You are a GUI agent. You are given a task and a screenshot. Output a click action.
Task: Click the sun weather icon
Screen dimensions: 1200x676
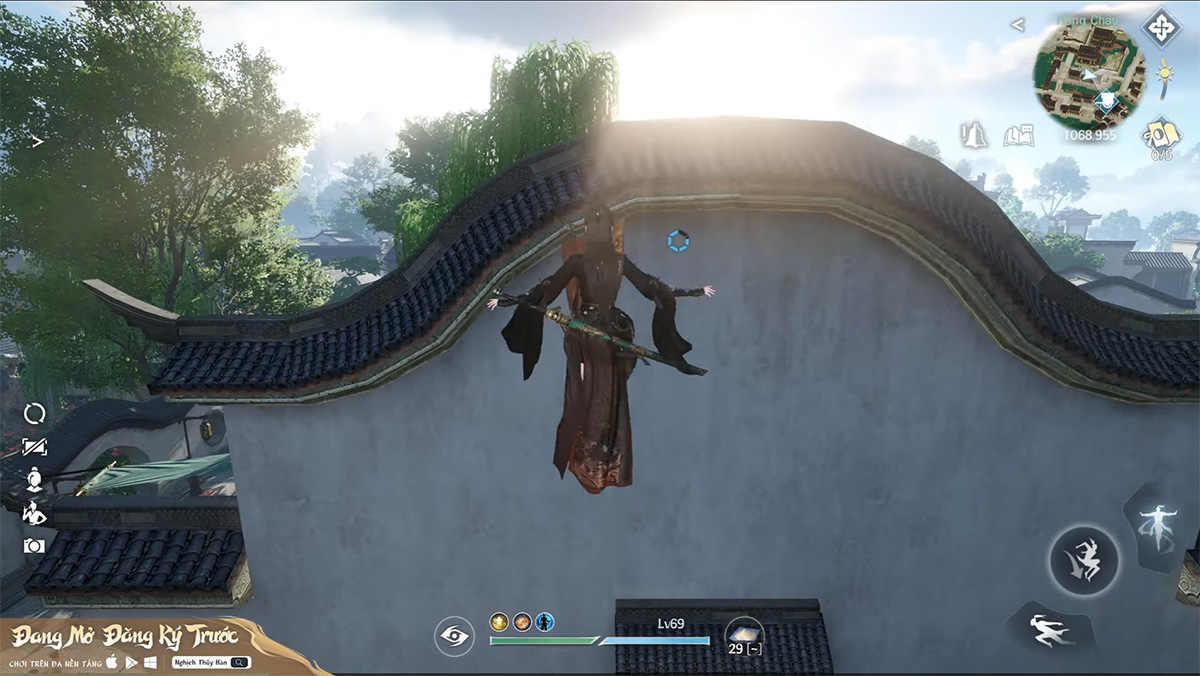pos(1164,77)
